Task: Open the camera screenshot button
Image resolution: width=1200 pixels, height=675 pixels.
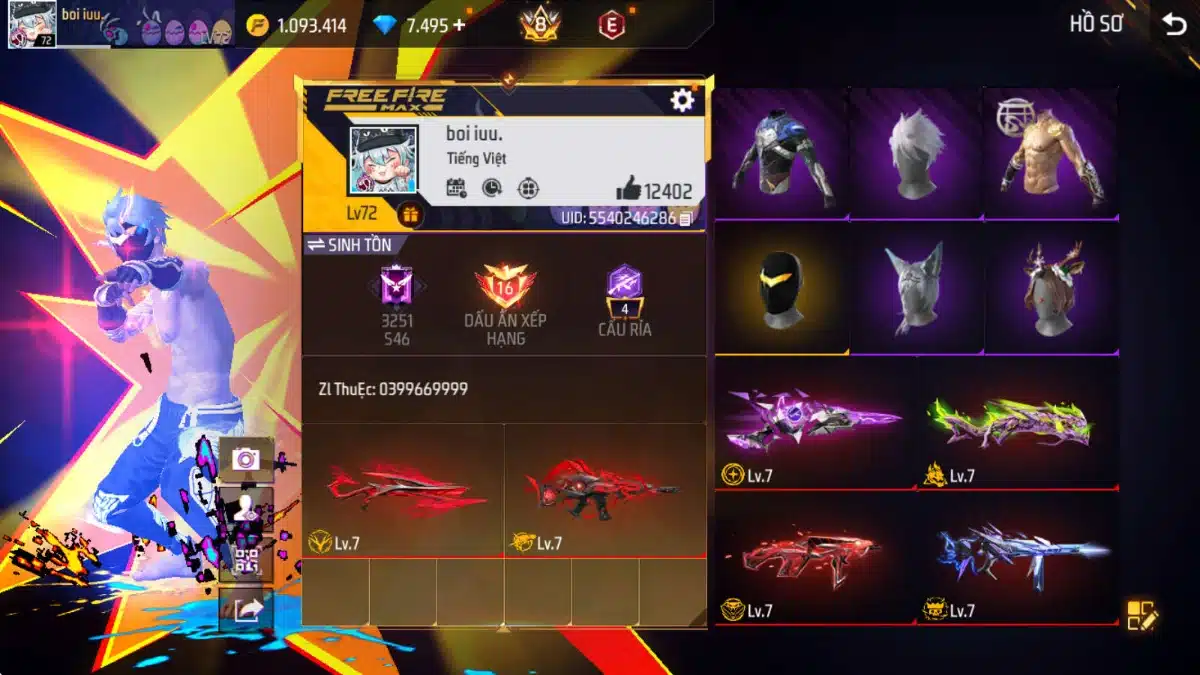Action: [x=245, y=459]
